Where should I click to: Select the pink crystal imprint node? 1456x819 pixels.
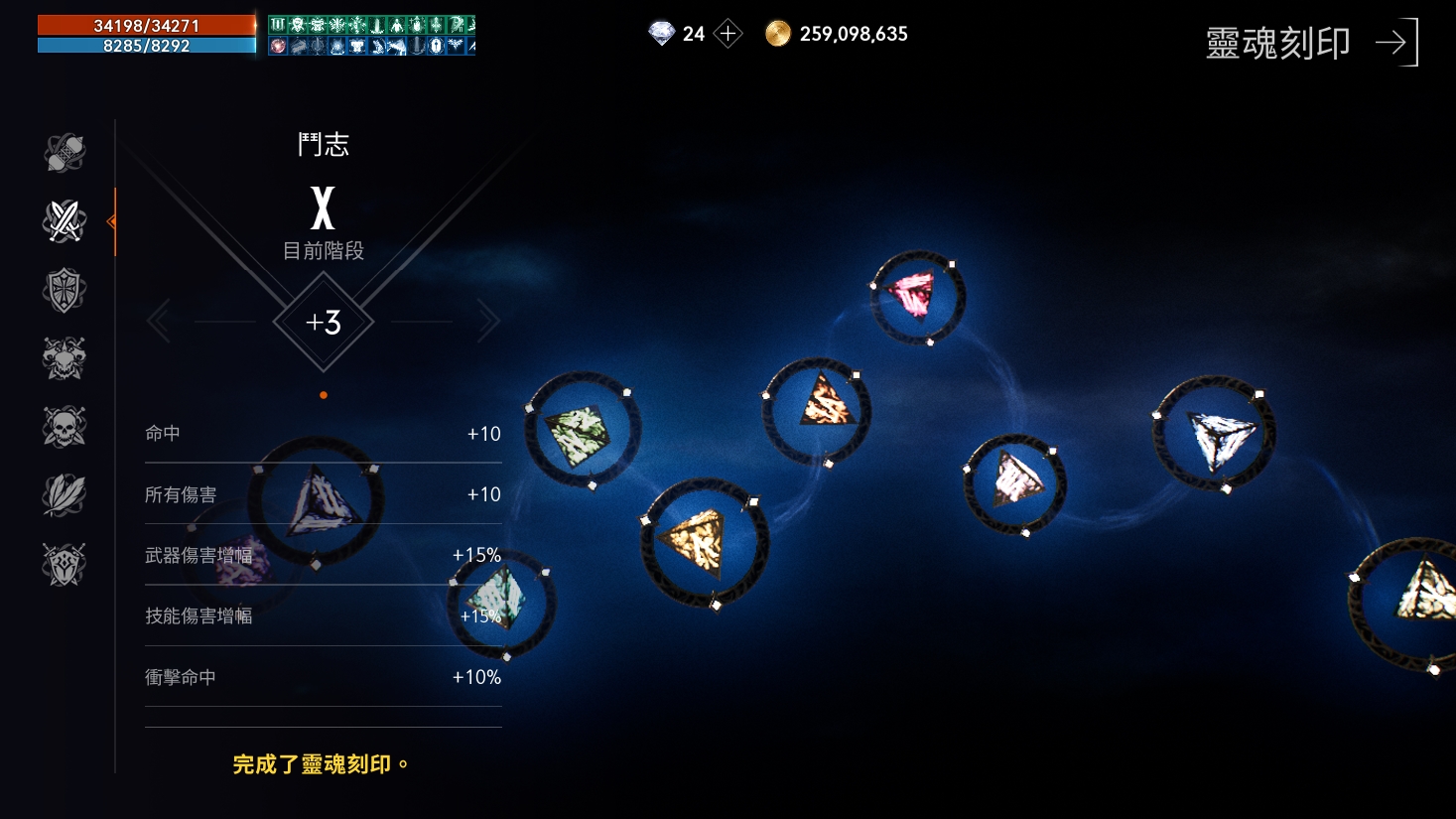tap(915, 297)
